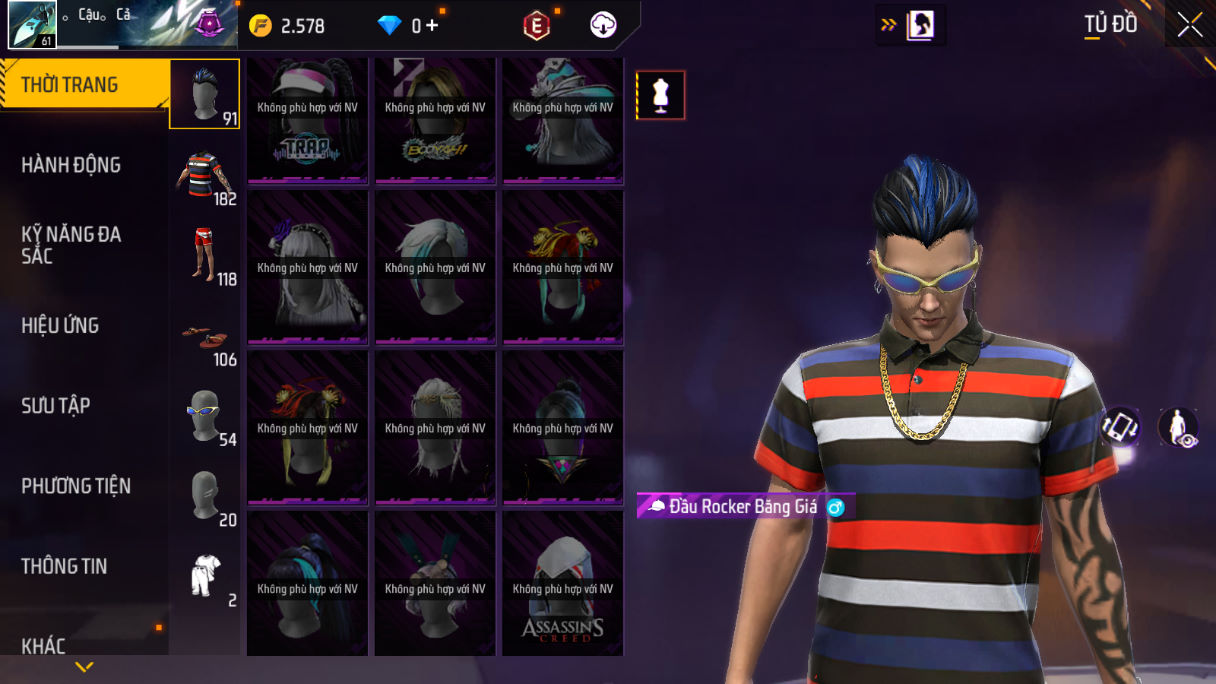Open the Hiệu Ứng category
The height and width of the screenshot is (684, 1216).
click(61, 325)
